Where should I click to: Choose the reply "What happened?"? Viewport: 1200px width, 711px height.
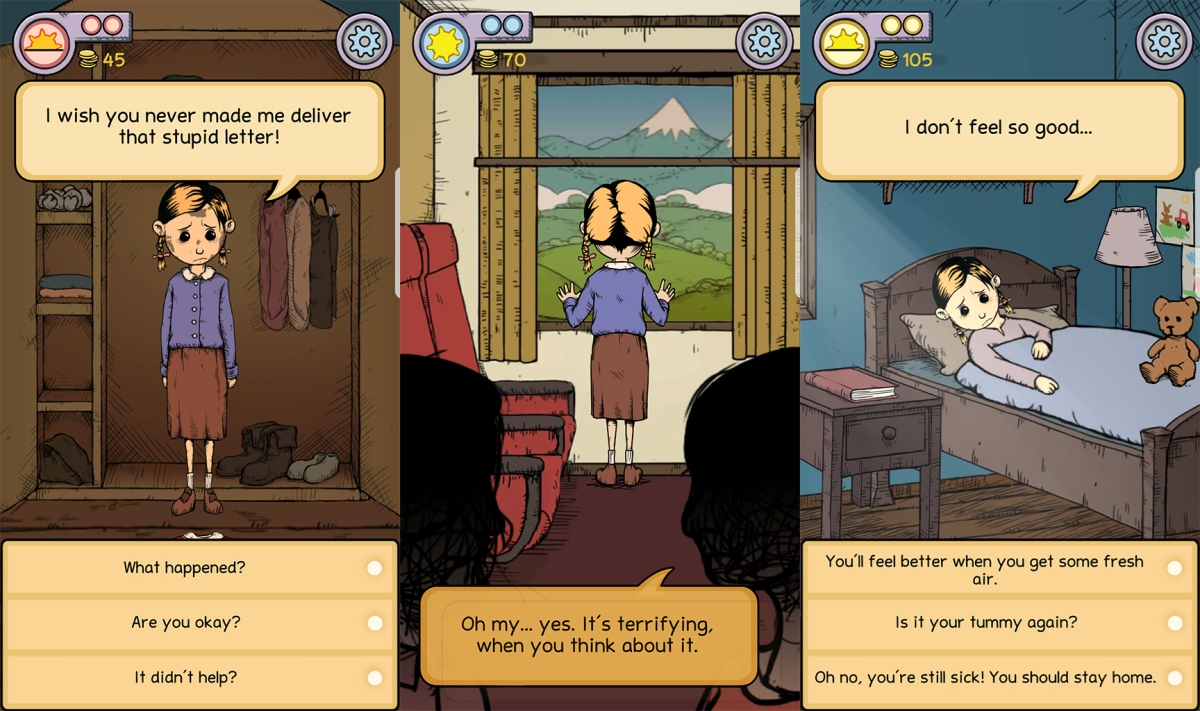pyautogui.click(x=200, y=568)
